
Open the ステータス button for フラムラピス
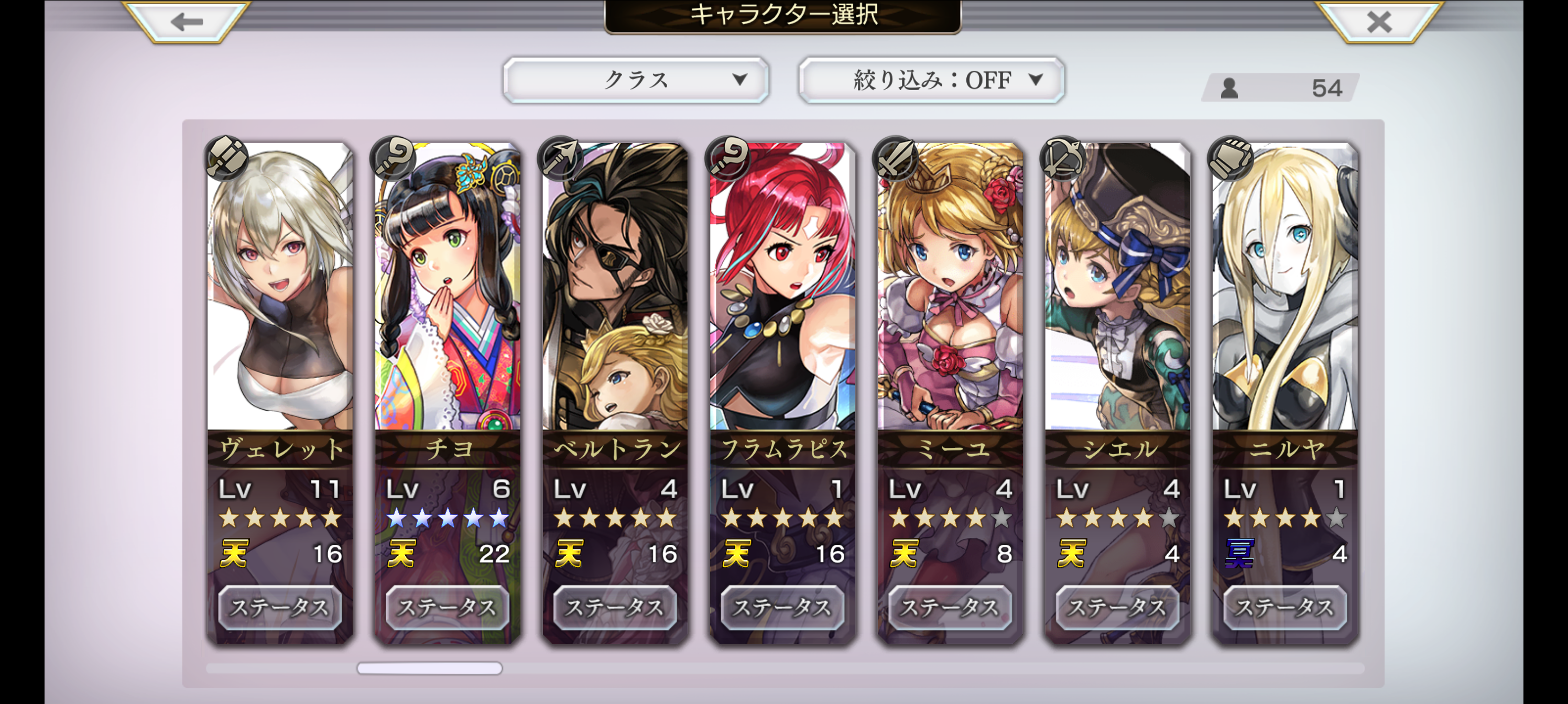(x=782, y=607)
